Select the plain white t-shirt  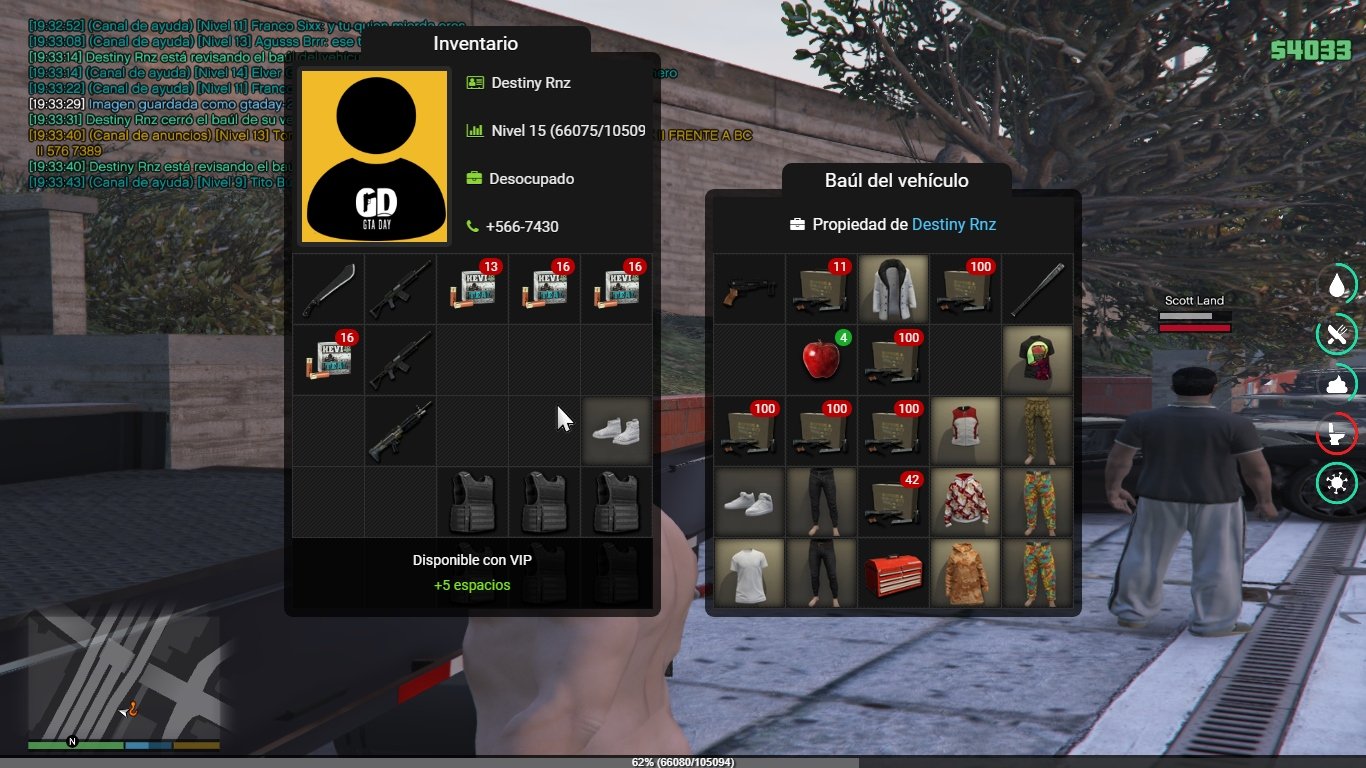tap(749, 574)
